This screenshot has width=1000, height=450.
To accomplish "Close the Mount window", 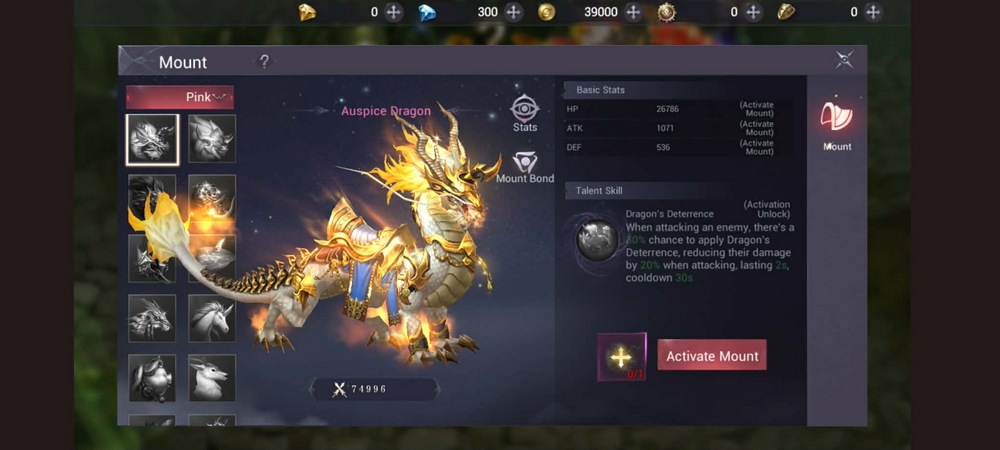I will tap(844, 60).
